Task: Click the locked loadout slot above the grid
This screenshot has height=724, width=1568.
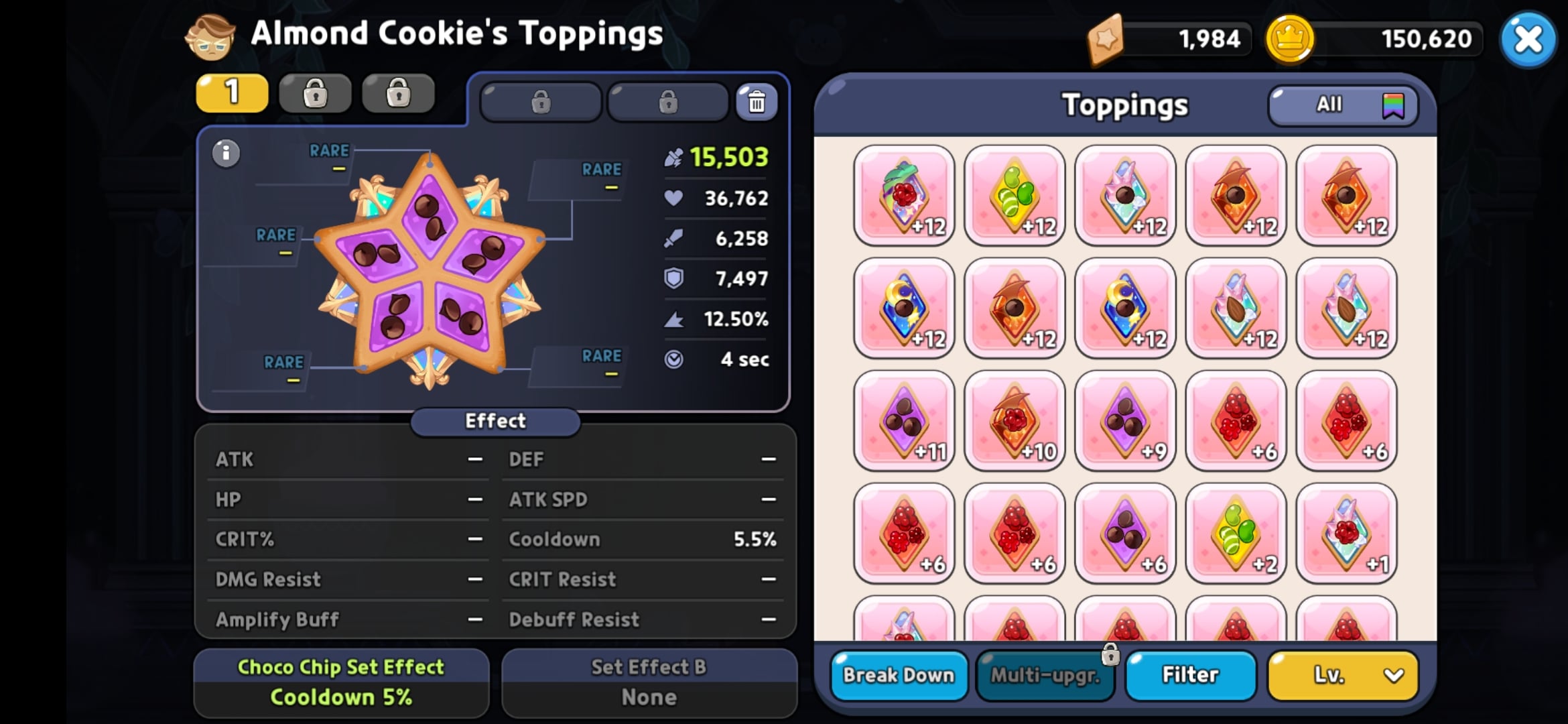Action: click(541, 102)
